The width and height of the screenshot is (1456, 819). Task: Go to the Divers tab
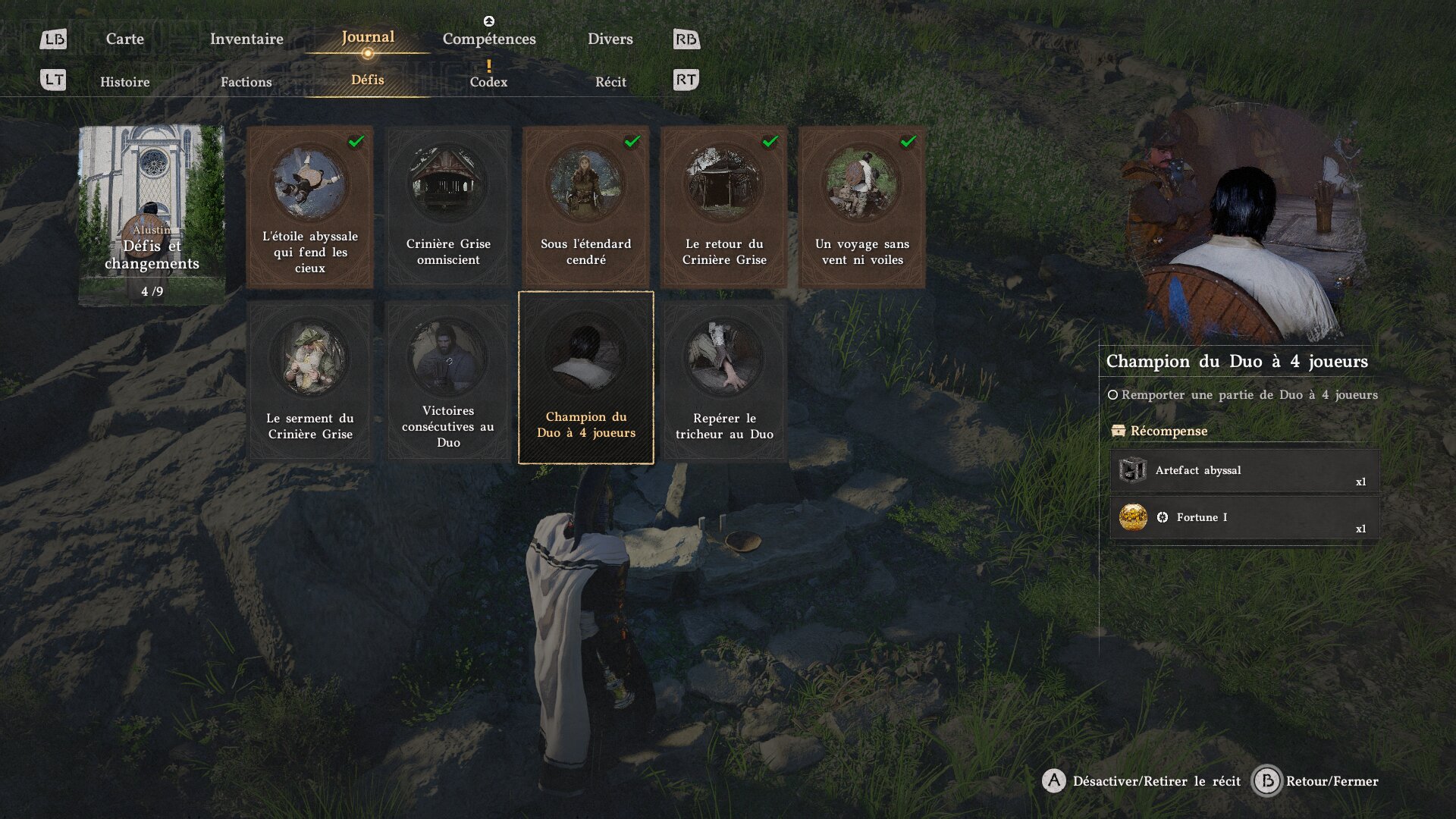click(610, 39)
